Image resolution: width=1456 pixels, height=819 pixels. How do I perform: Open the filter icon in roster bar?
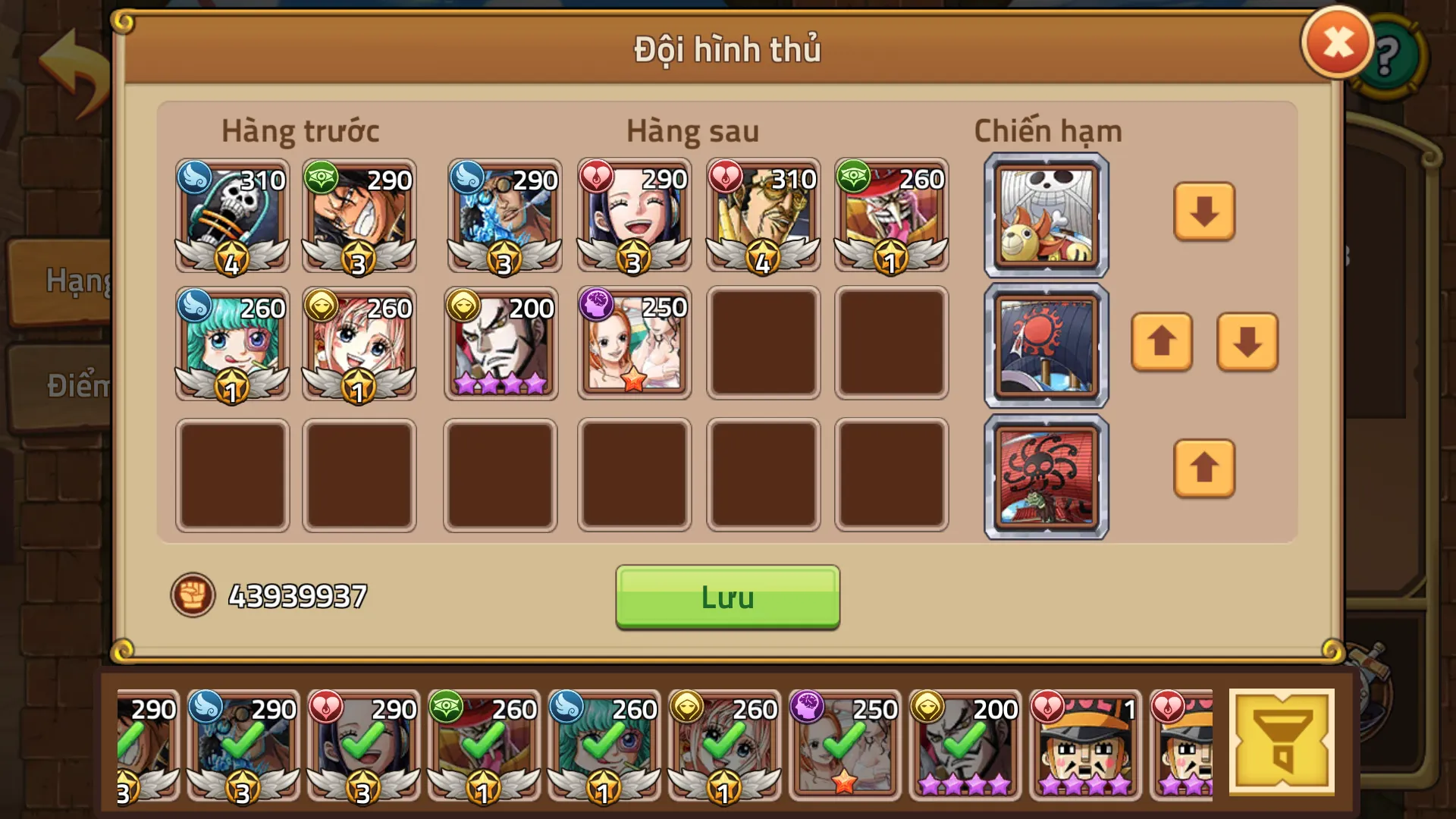point(1283,742)
